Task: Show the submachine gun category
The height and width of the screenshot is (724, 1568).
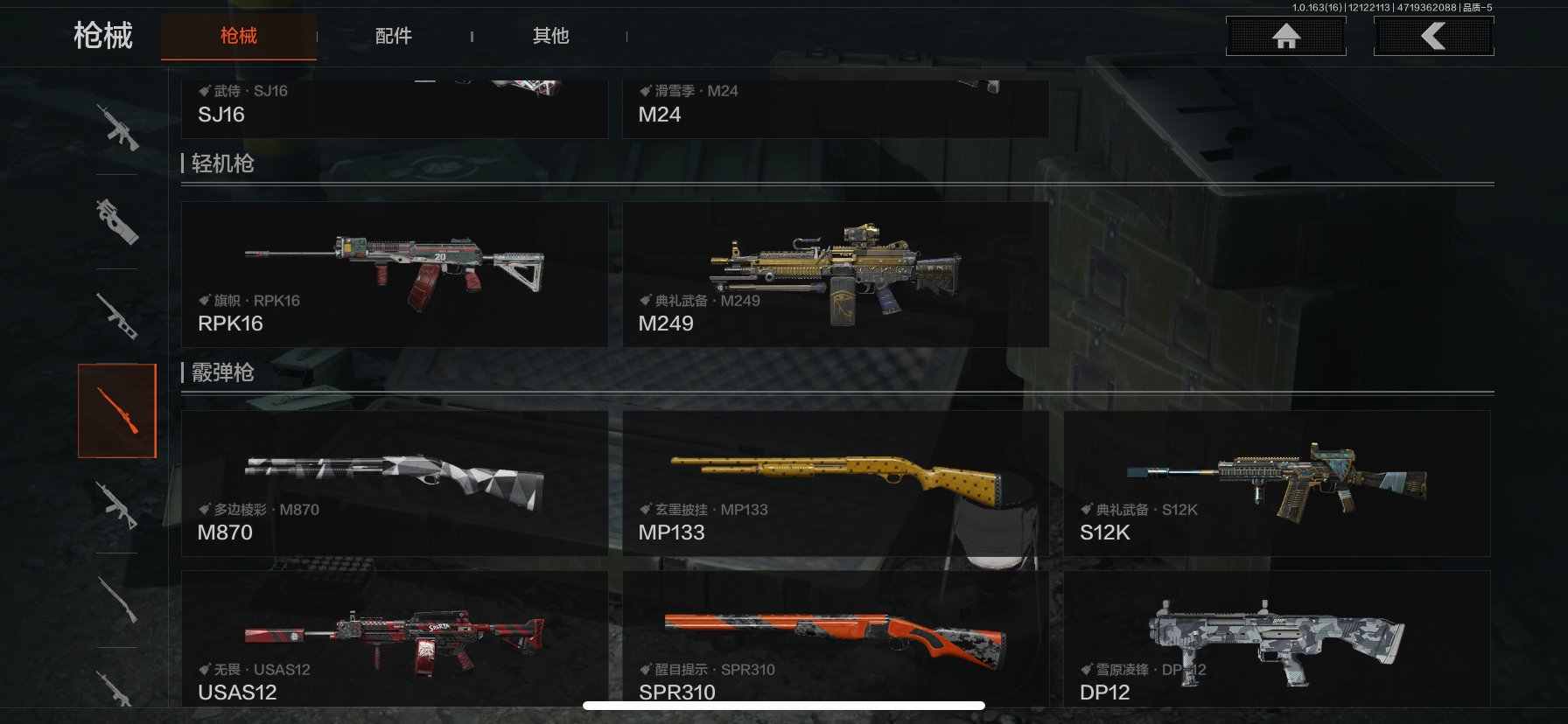Action: [117, 221]
